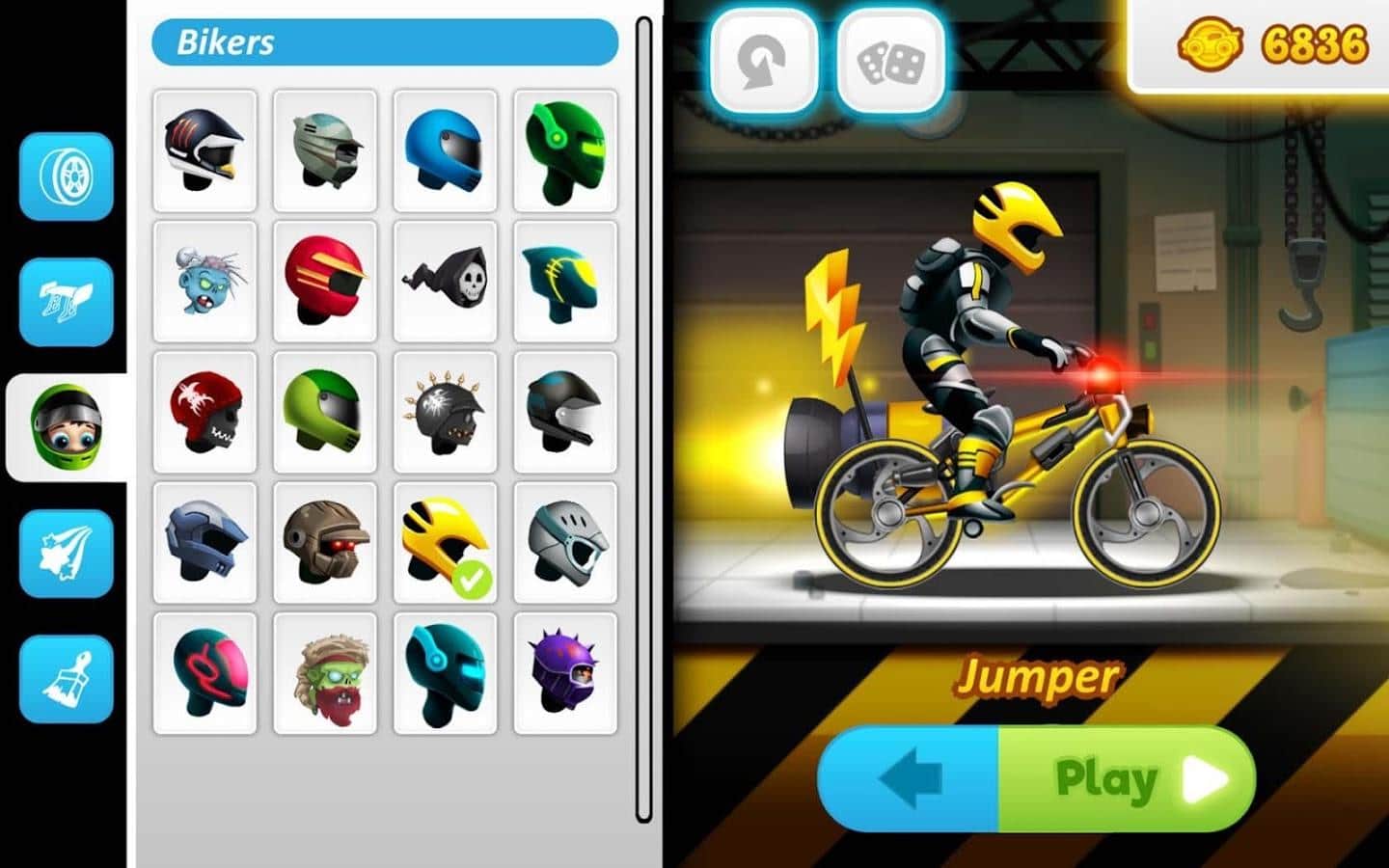Select the zombie head helmet
Image resolution: width=1389 pixels, height=868 pixels.
tap(204, 282)
